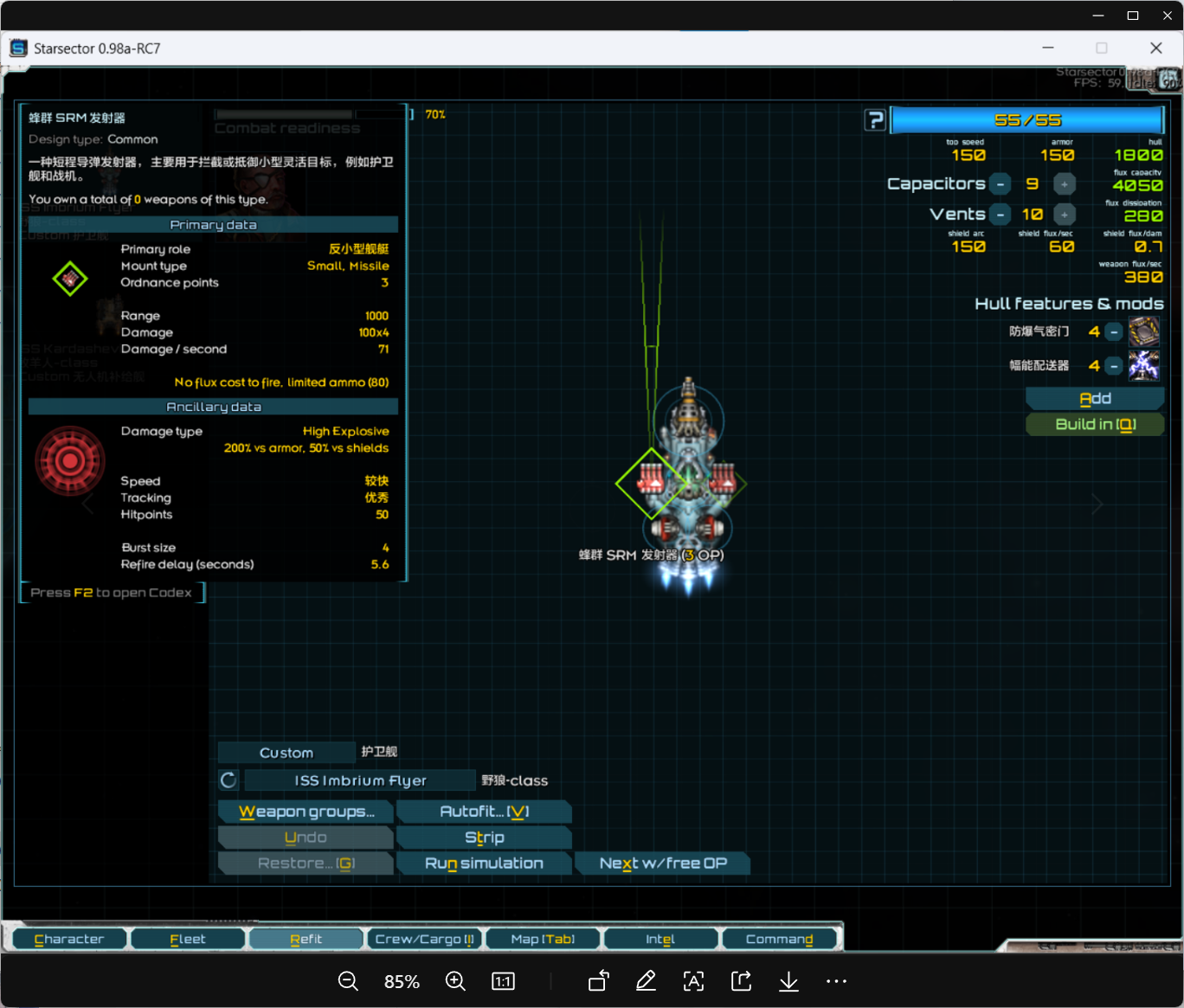The image size is (1184, 1008).
Task: Open the Command tab
Action: (x=779, y=940)
